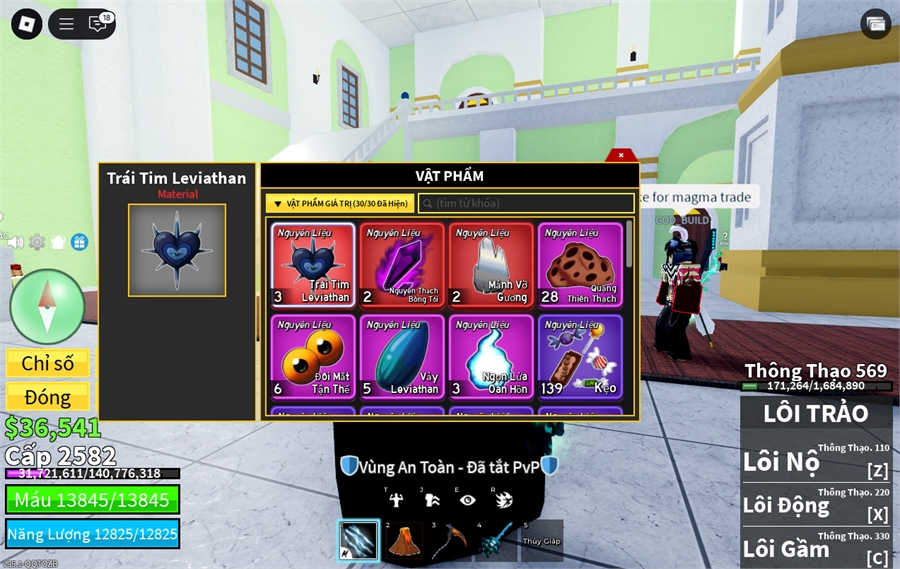Open the valuable items filter dropdown
Screen dimensions: 900x569
[x=340, y=203]
